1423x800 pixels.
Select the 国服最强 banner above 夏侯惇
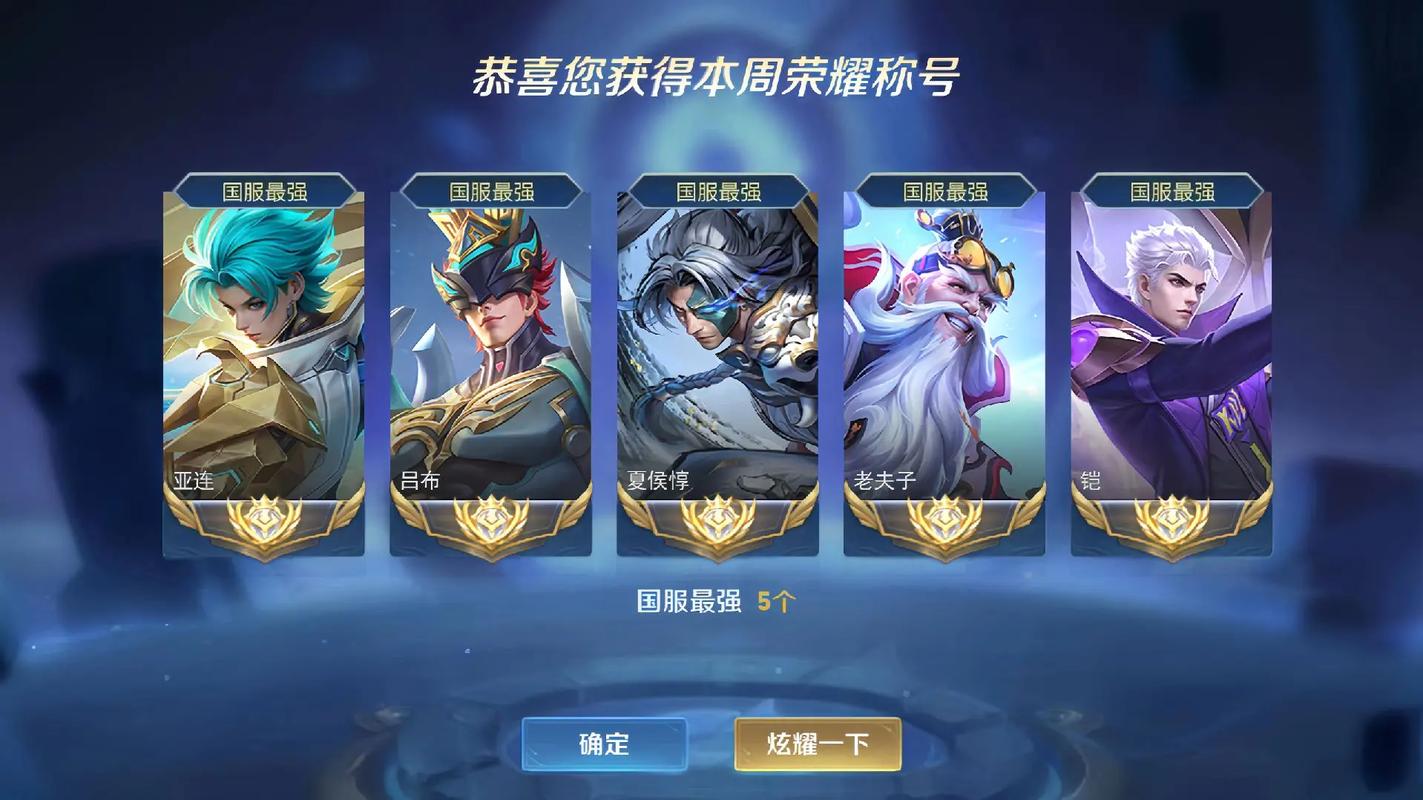[x=717, y=190]
